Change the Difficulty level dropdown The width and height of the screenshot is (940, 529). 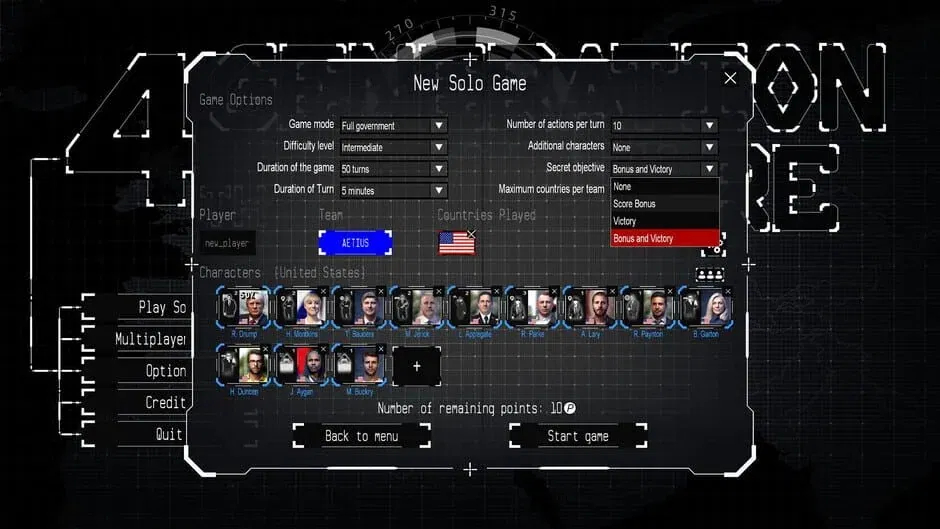(393, 147)
